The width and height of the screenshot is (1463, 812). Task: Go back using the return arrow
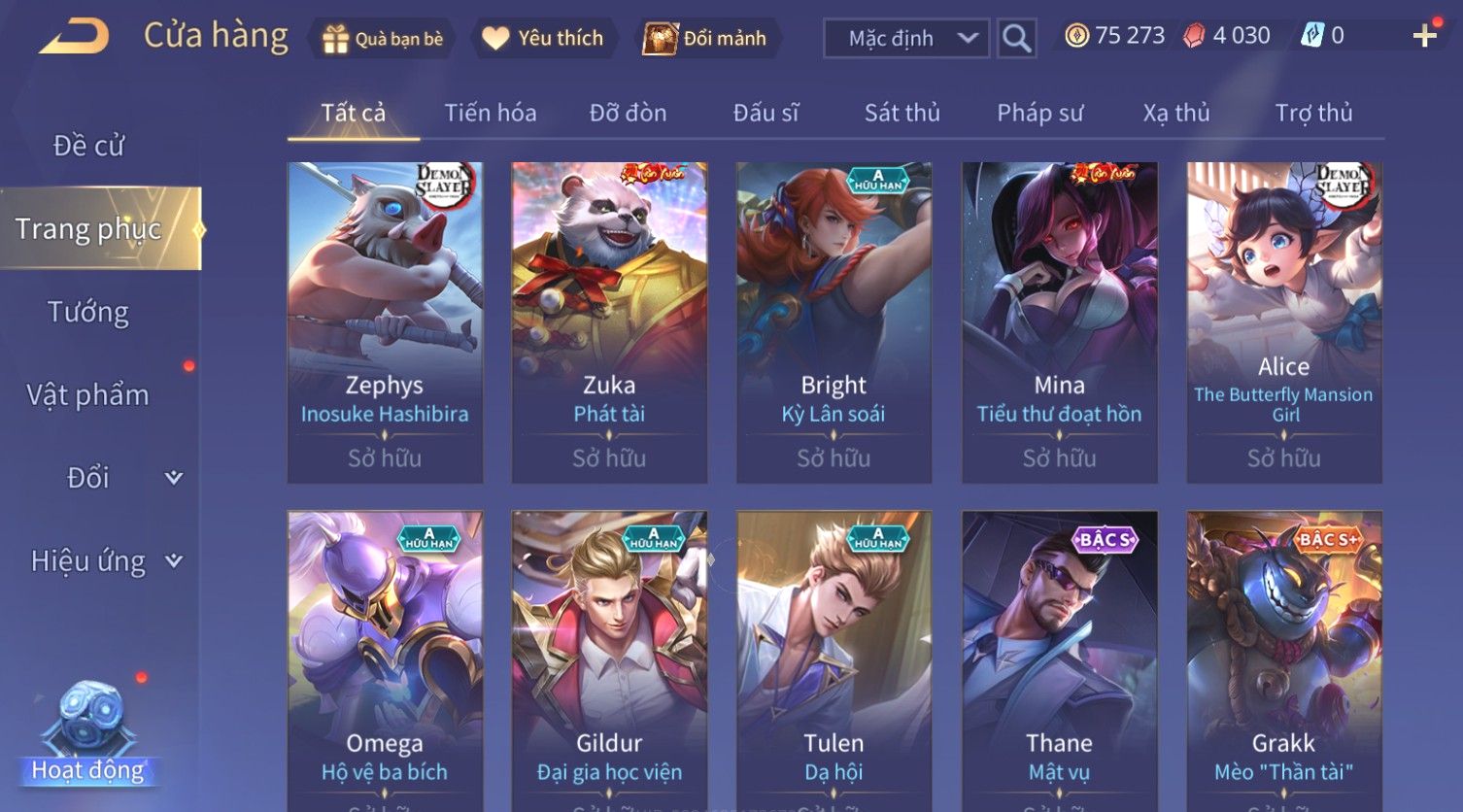[74, 37]
